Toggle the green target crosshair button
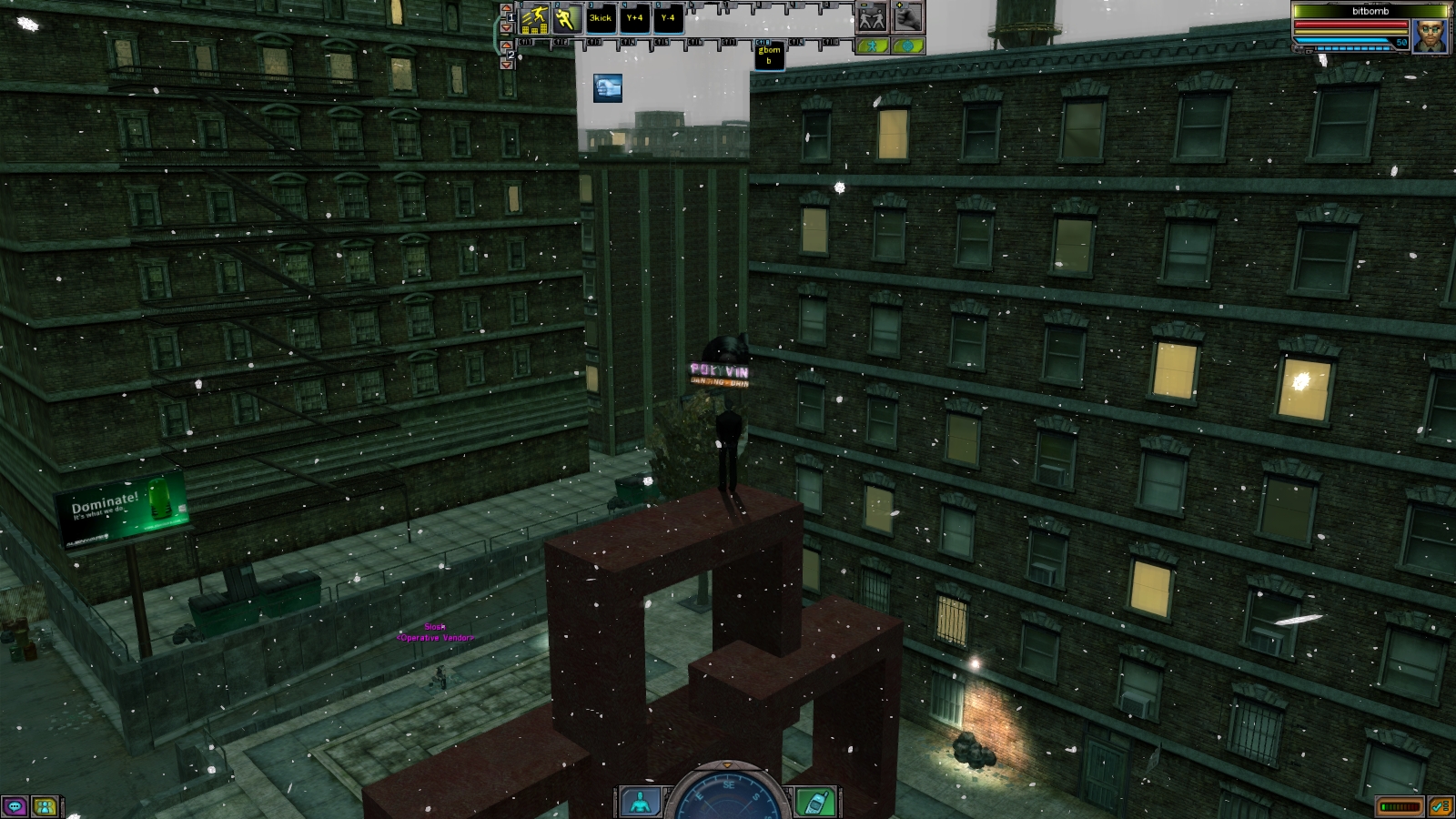 (907, 45)
